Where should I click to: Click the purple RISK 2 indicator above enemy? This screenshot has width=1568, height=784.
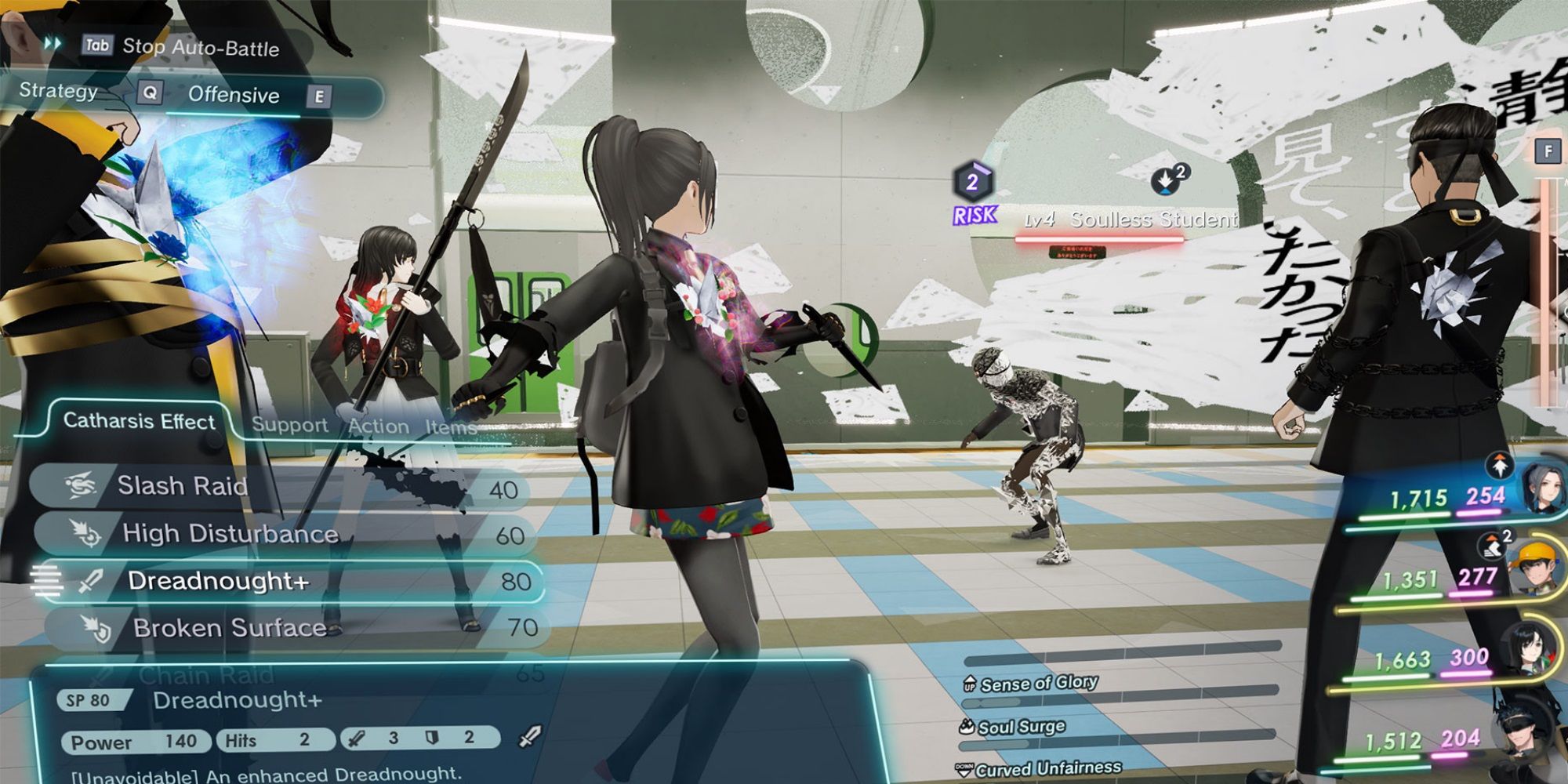click(x=972, y=195)
